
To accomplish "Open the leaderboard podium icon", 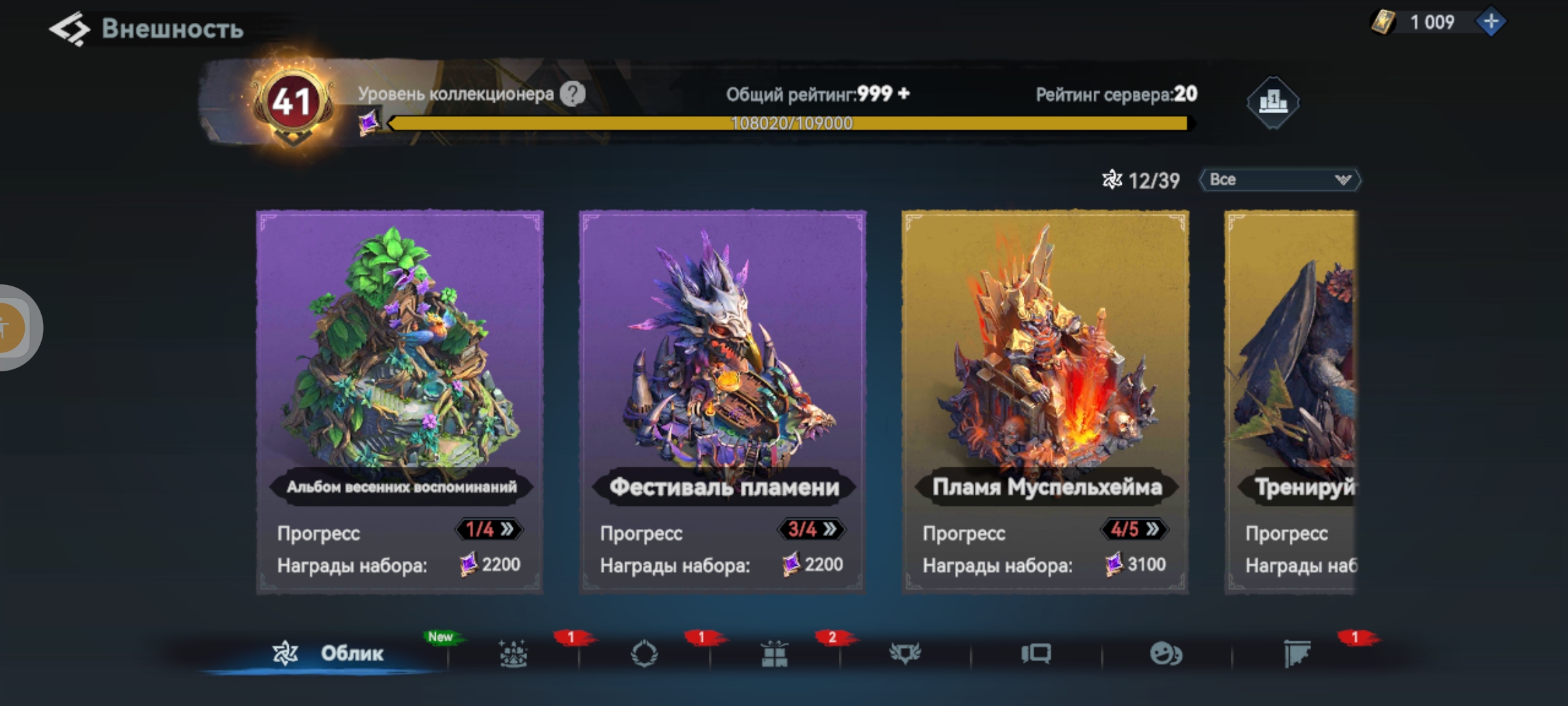I will 1272,102.
